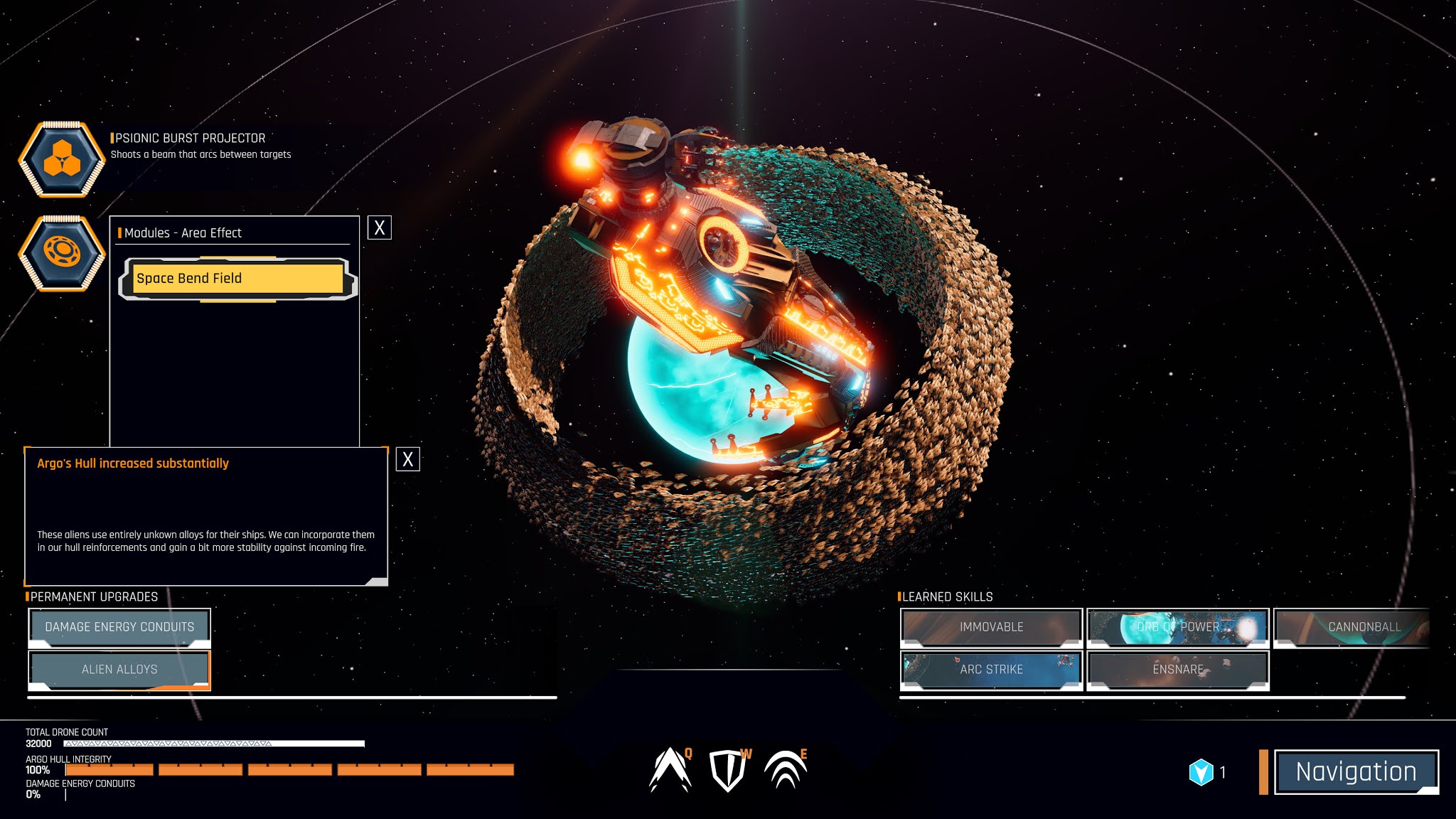The image size is (1456, 819).
Task: Open the Arc Strike skill
Action: (x=991, y=669)
